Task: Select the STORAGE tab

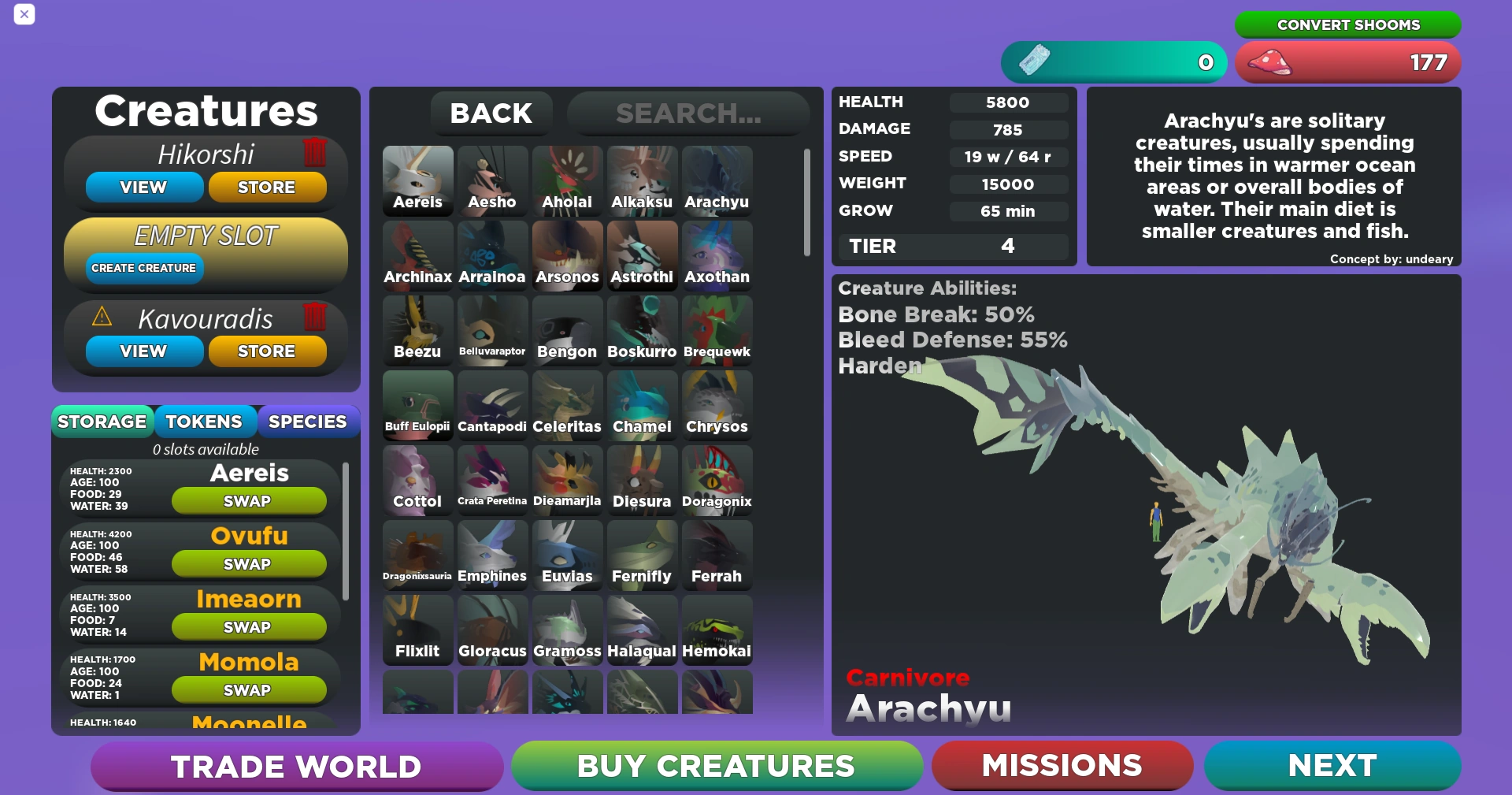Action: (103, 422)
